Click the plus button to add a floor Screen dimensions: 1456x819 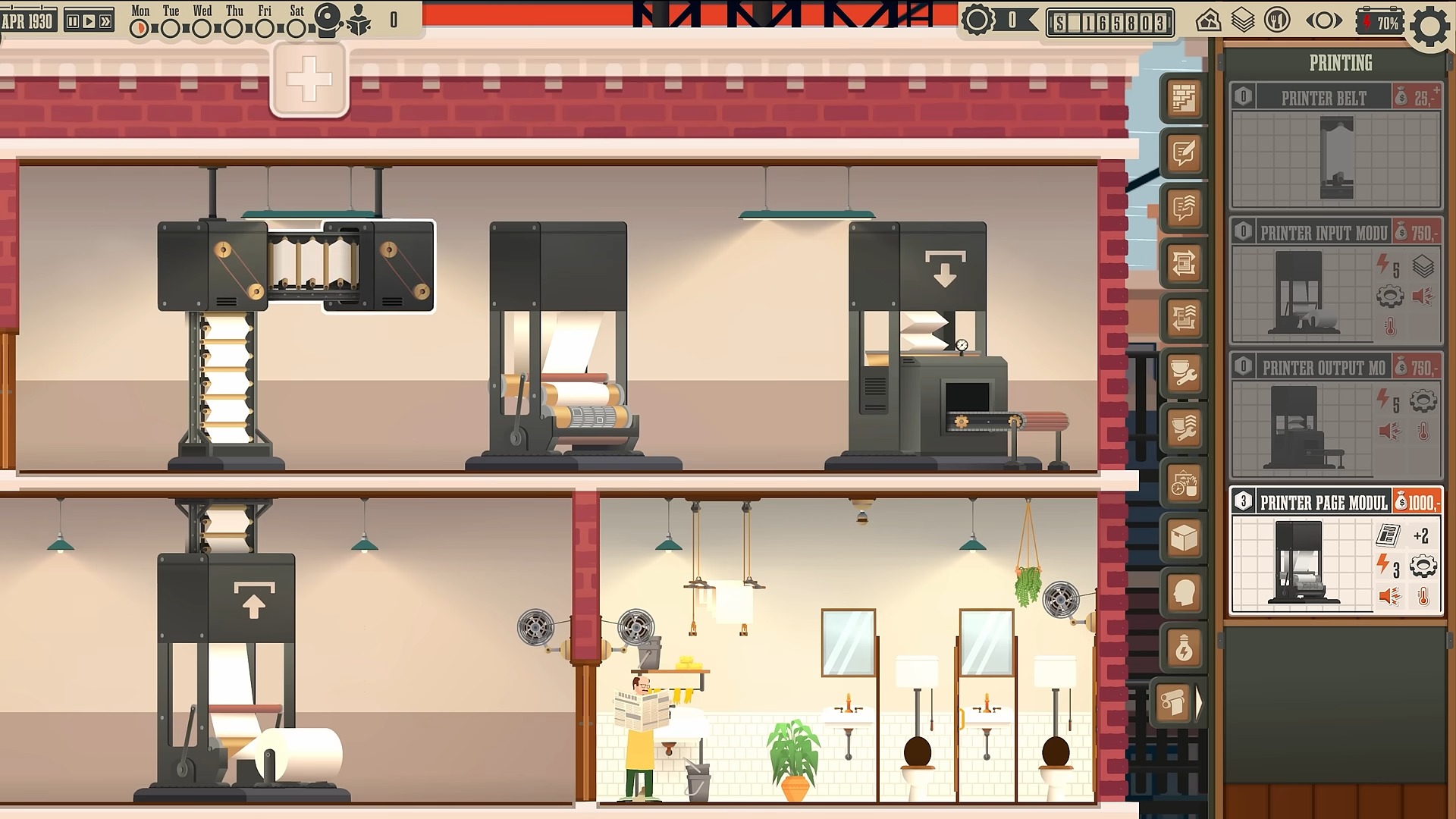(309, 79)
